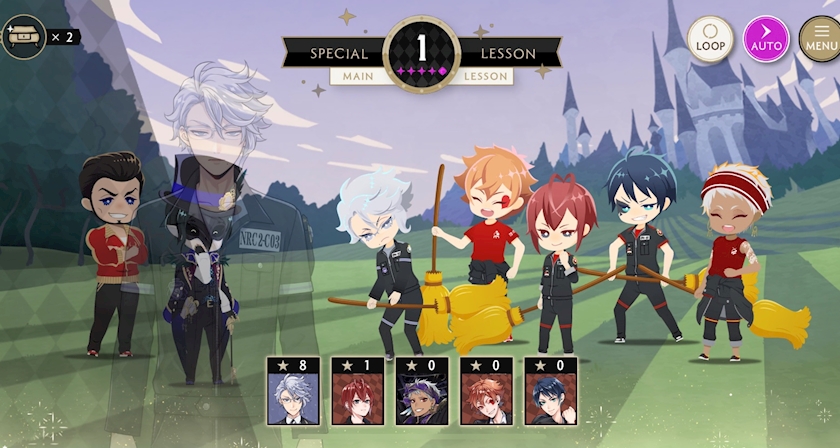840x448 pixels.
Task: Pick the orange-haired character card
Action: (486, 392)
